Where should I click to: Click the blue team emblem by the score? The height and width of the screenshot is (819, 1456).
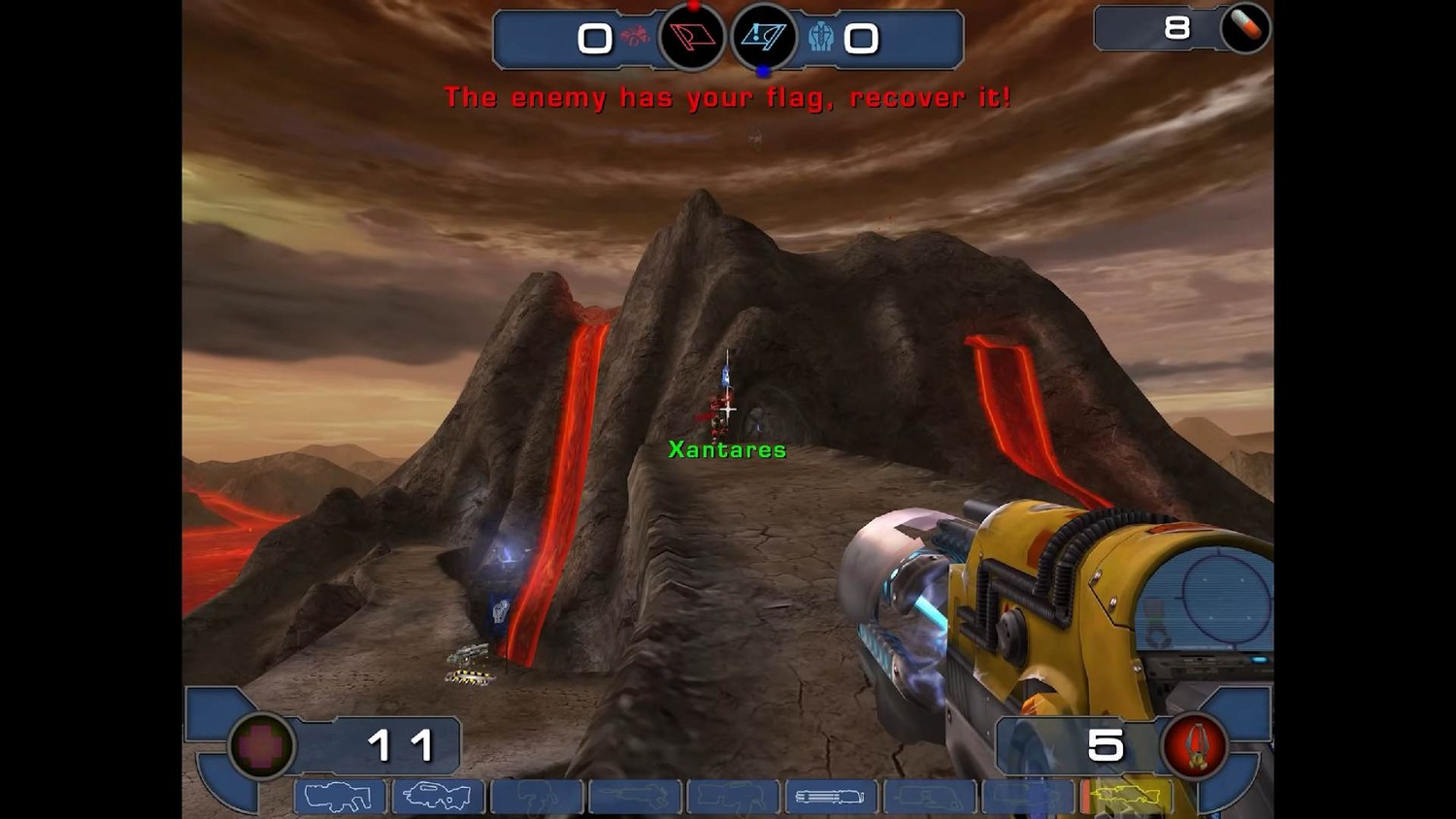821,38
